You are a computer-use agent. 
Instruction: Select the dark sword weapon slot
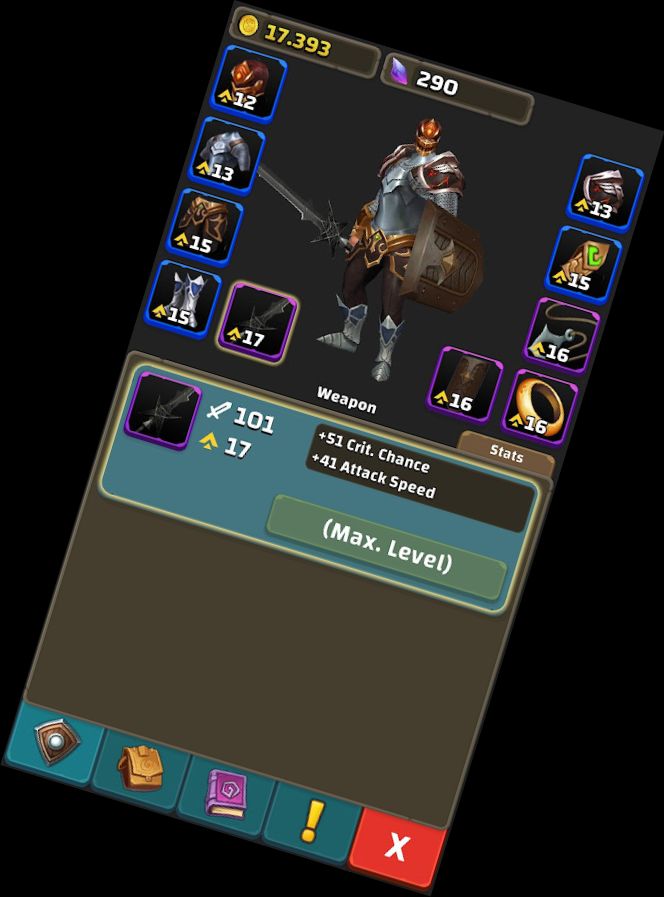pyautogui.click(x=259, y=322)
